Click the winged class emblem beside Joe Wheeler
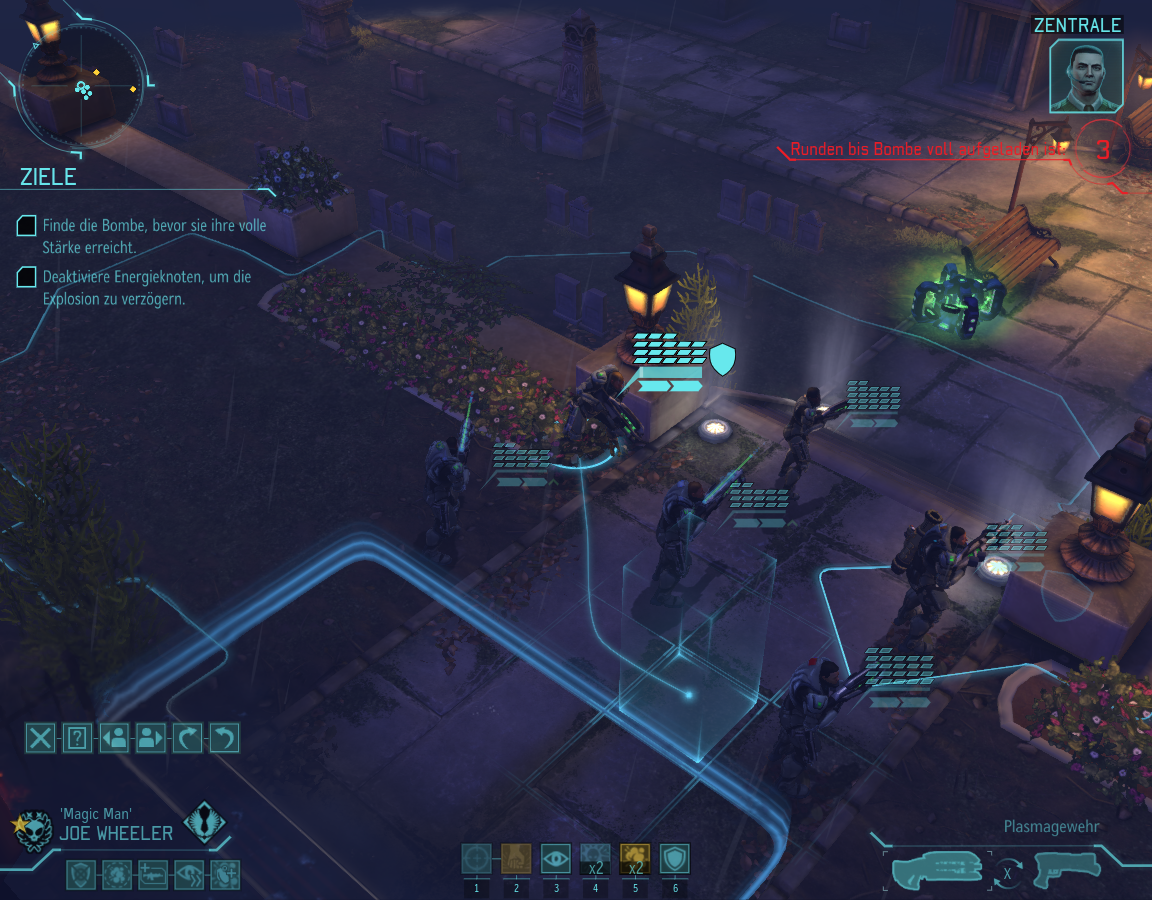The width and height of the screenshot is (1152, 900). point(205,823)
